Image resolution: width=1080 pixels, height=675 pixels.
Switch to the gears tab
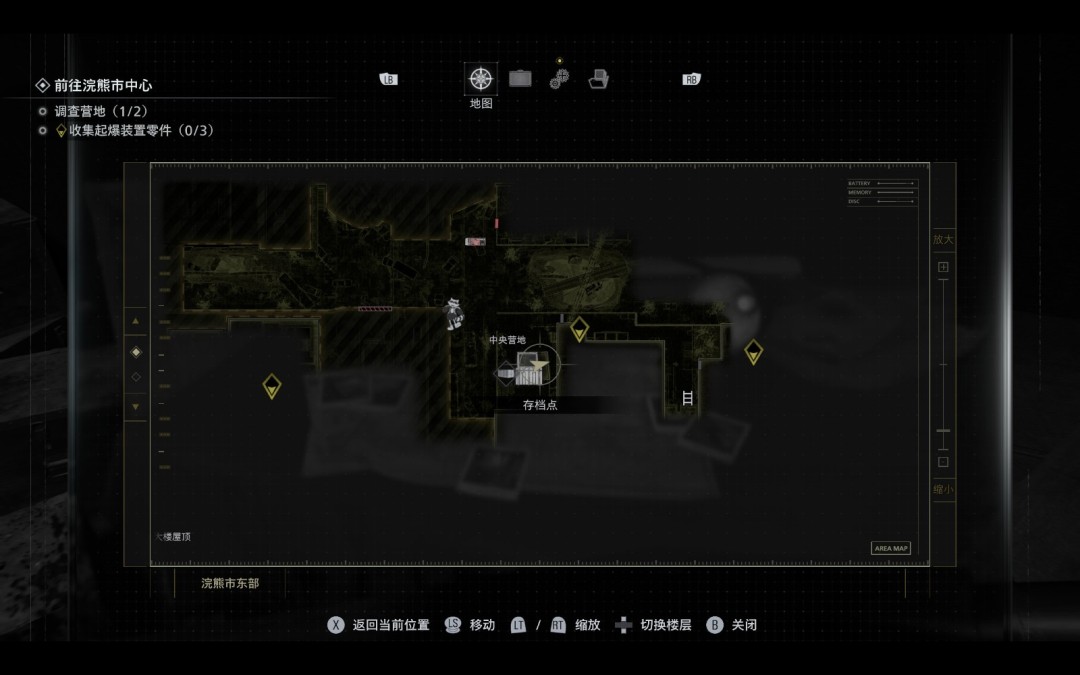pos(559,79)
